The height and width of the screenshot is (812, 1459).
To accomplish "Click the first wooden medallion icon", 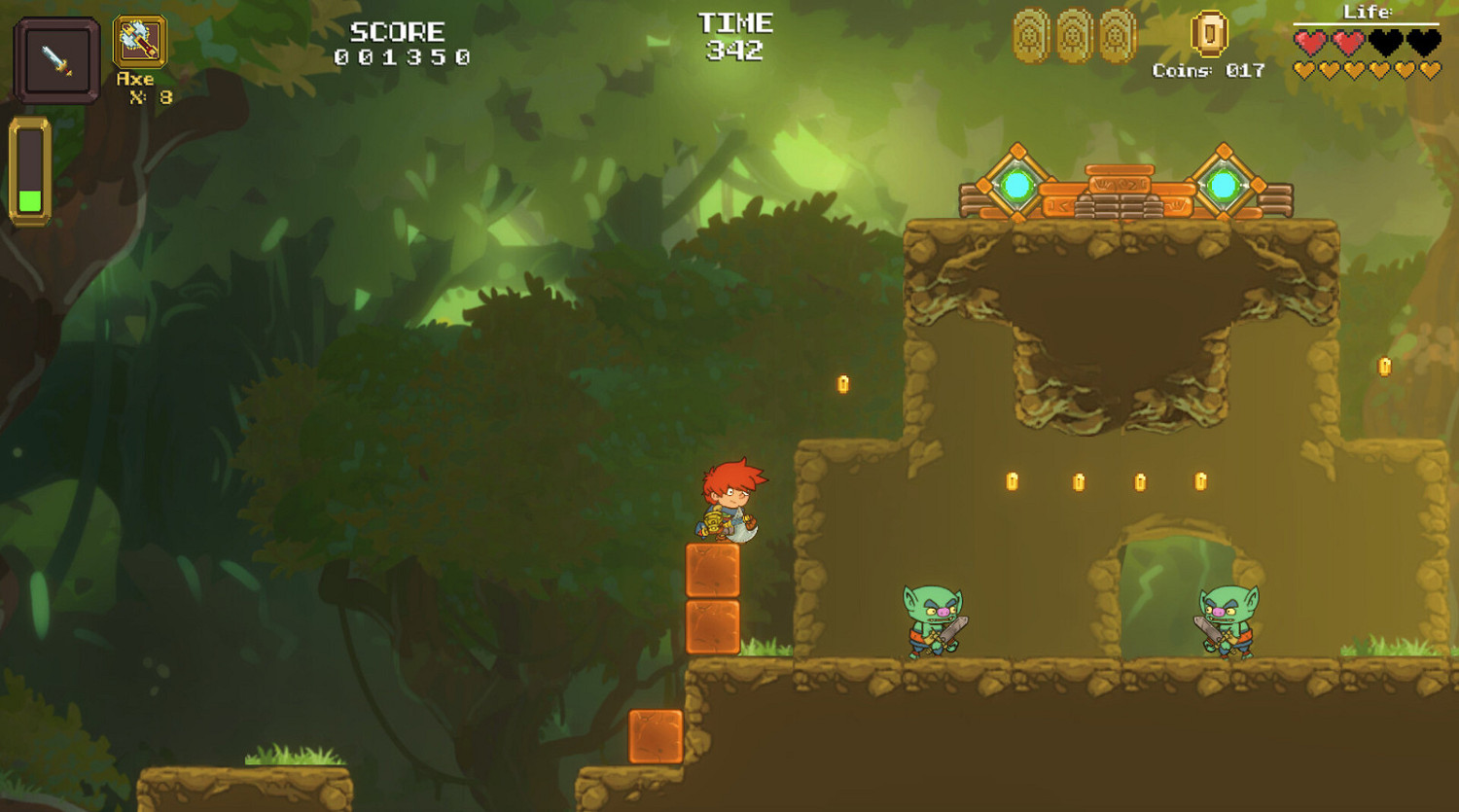I will tap(1030, 34).
